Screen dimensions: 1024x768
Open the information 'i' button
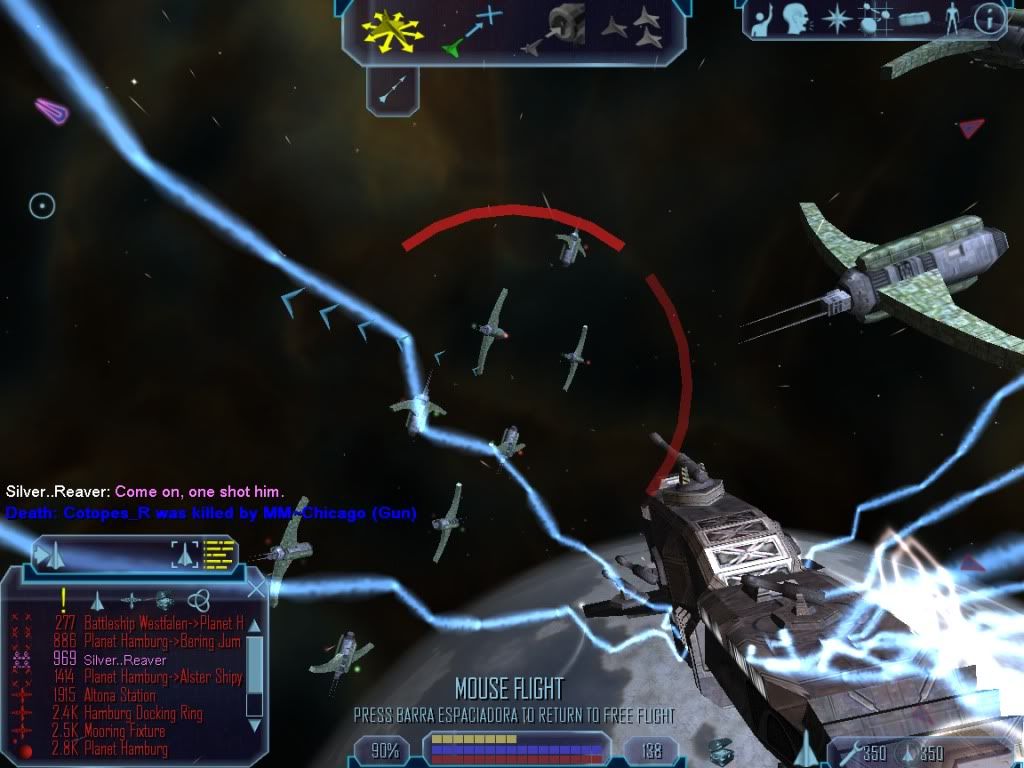click(988, 18)
